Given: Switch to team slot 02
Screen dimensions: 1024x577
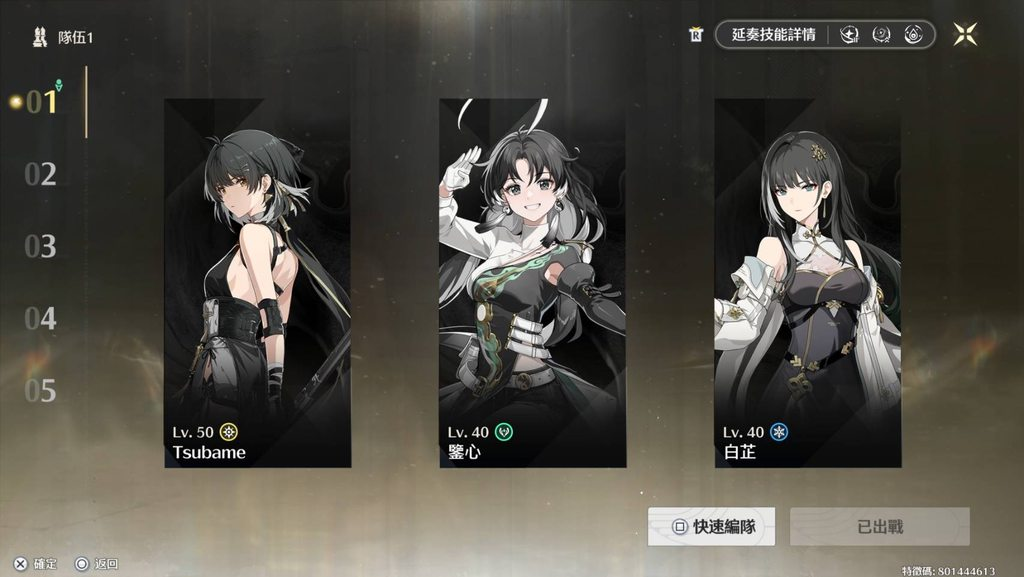Looking at the screenshot, I should [41, 175].
